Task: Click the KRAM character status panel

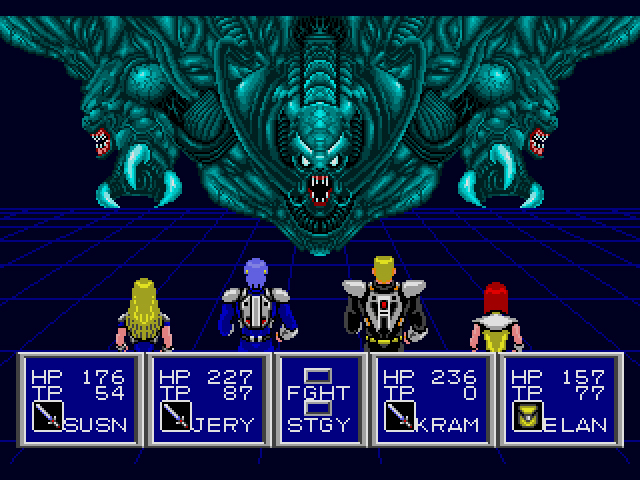Action: pos(432,400)
